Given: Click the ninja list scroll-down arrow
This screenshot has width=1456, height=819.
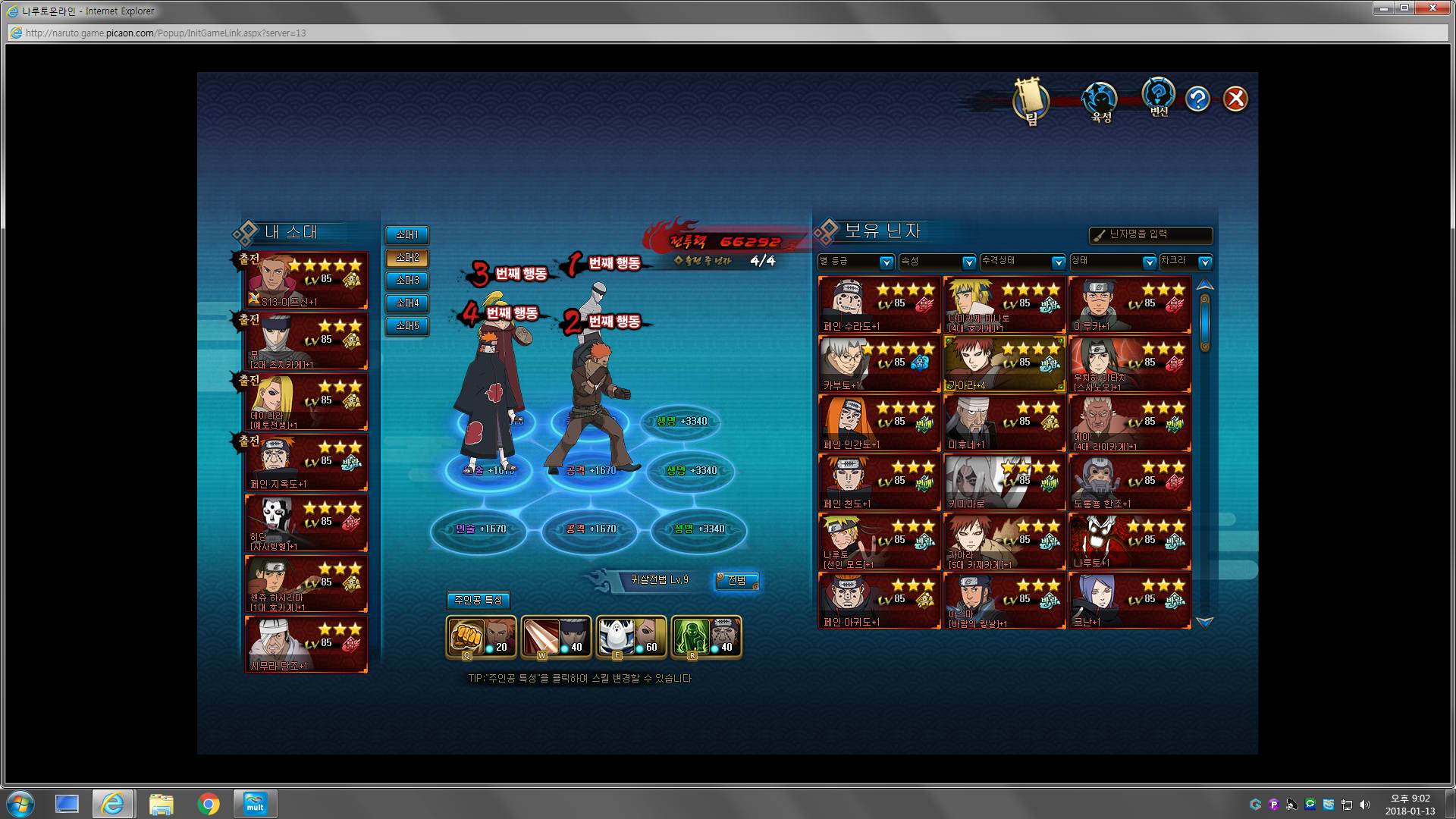Looking at the screenshot, I should pos(1204,623).
